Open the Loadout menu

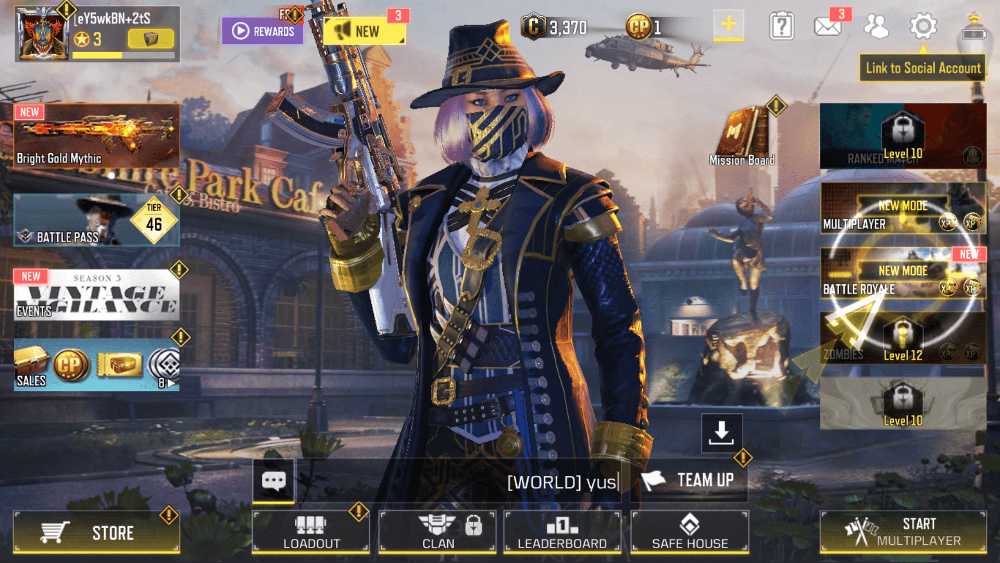(311, 532)
